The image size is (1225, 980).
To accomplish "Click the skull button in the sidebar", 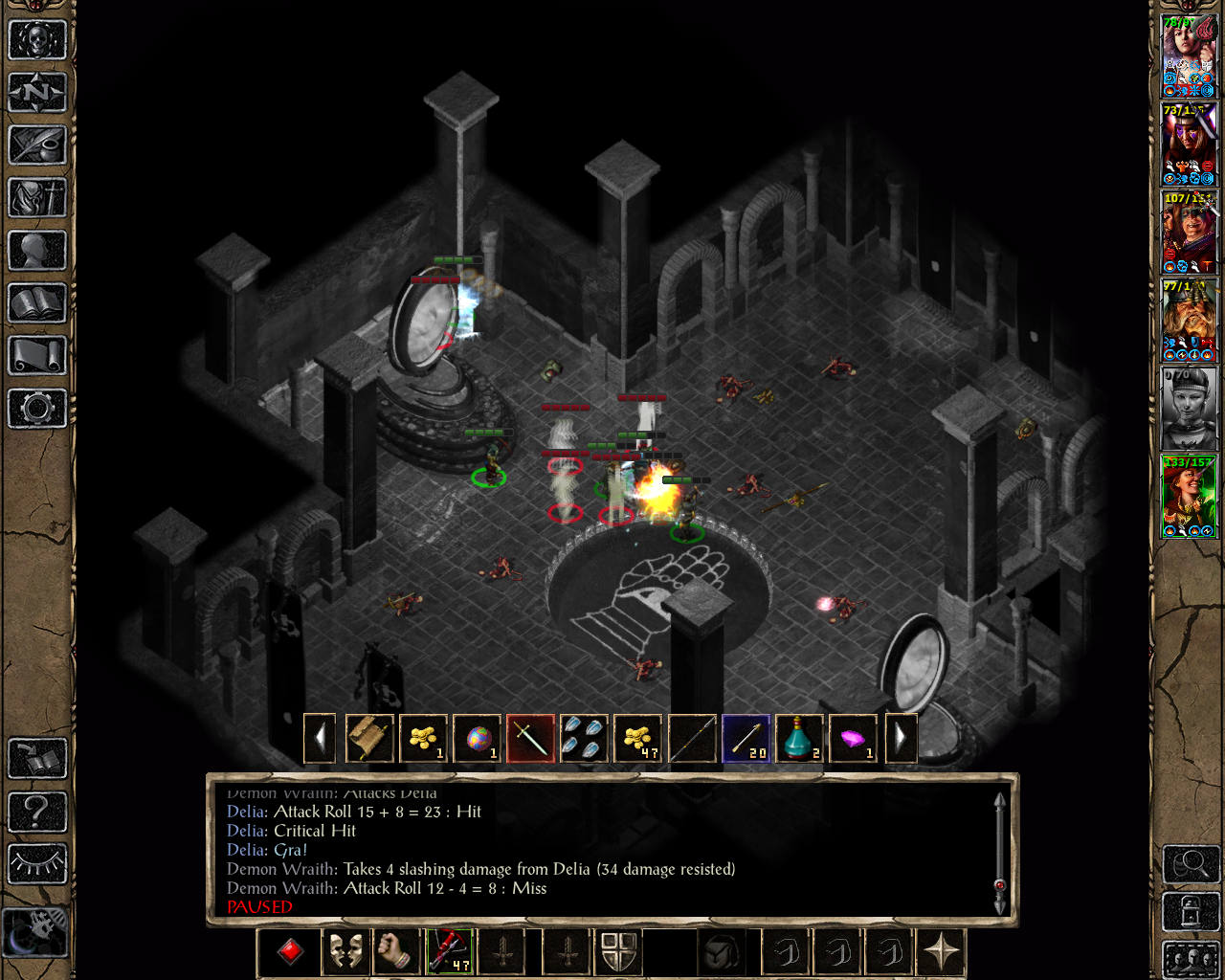I will 37,40.
